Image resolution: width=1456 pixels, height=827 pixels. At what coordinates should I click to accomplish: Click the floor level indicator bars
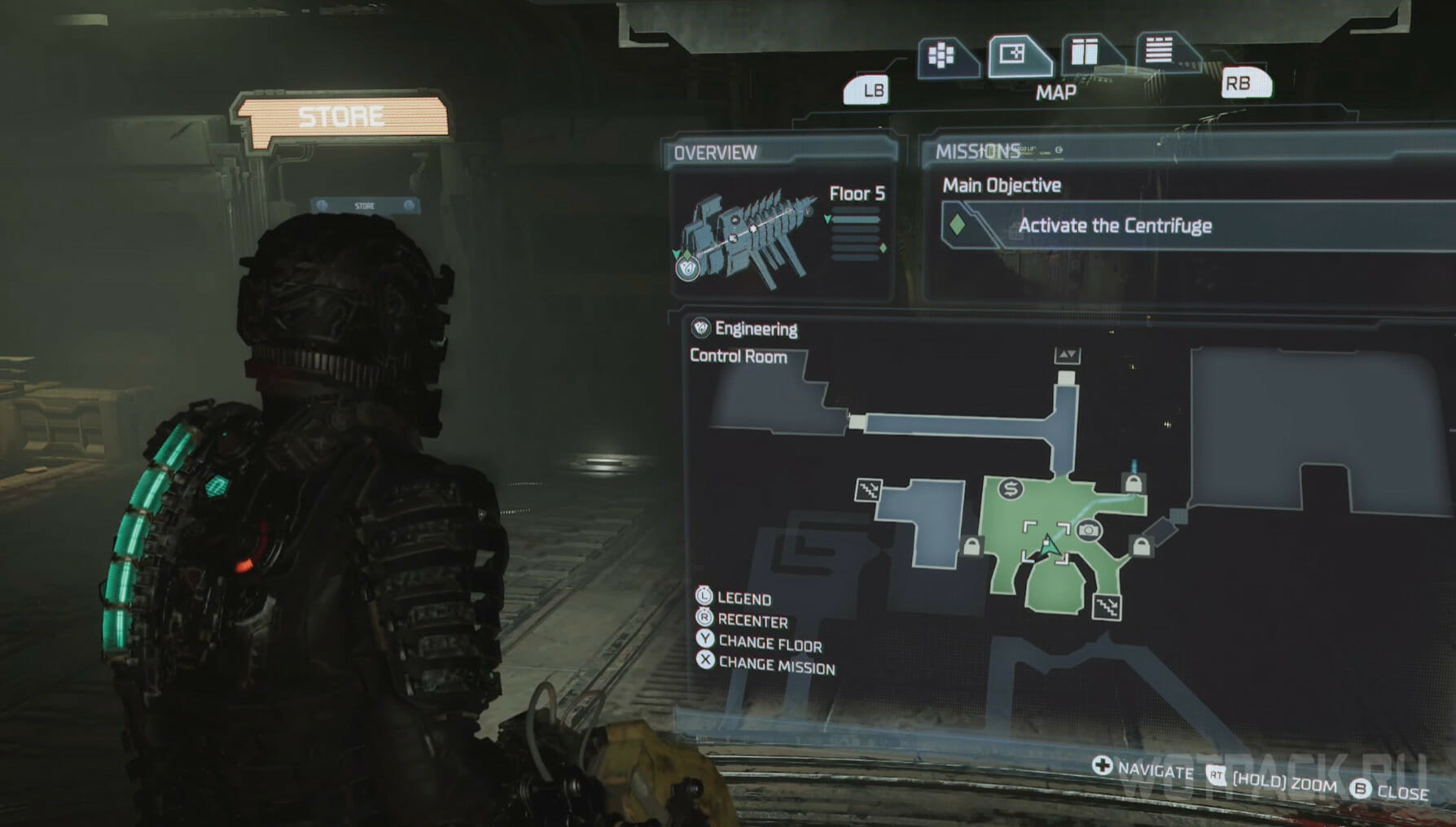click(855, 237)
